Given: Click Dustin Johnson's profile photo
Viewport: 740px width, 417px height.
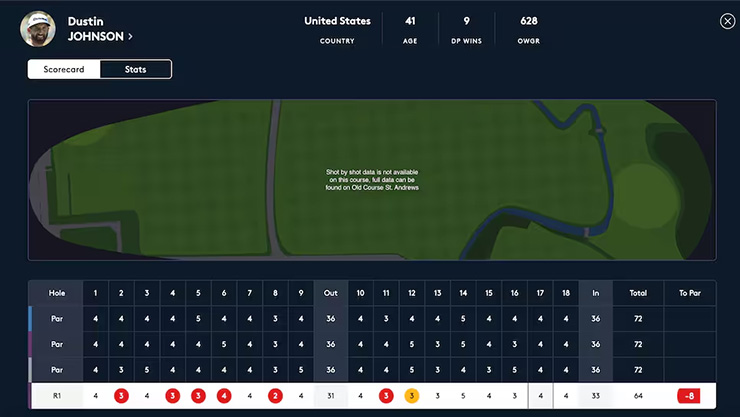Looking at the screenshot, I should (x=38, y=28).
